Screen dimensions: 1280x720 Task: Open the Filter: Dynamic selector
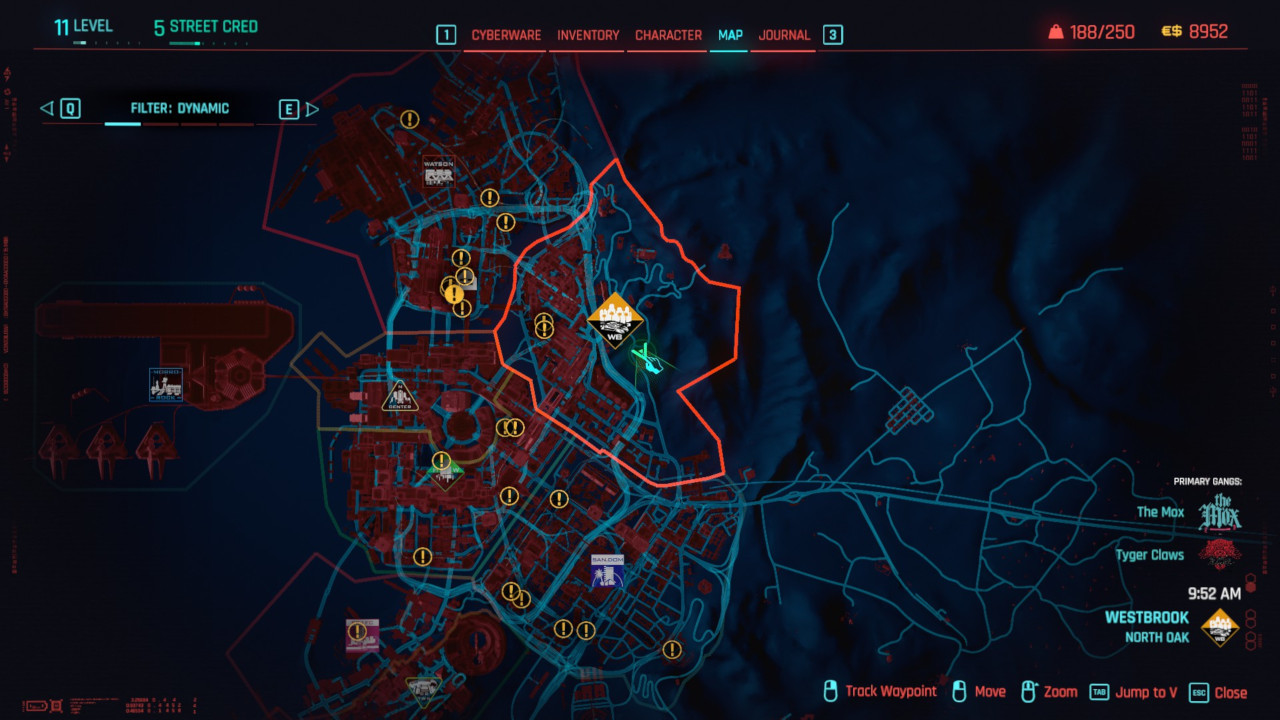[x=180, y=108]
